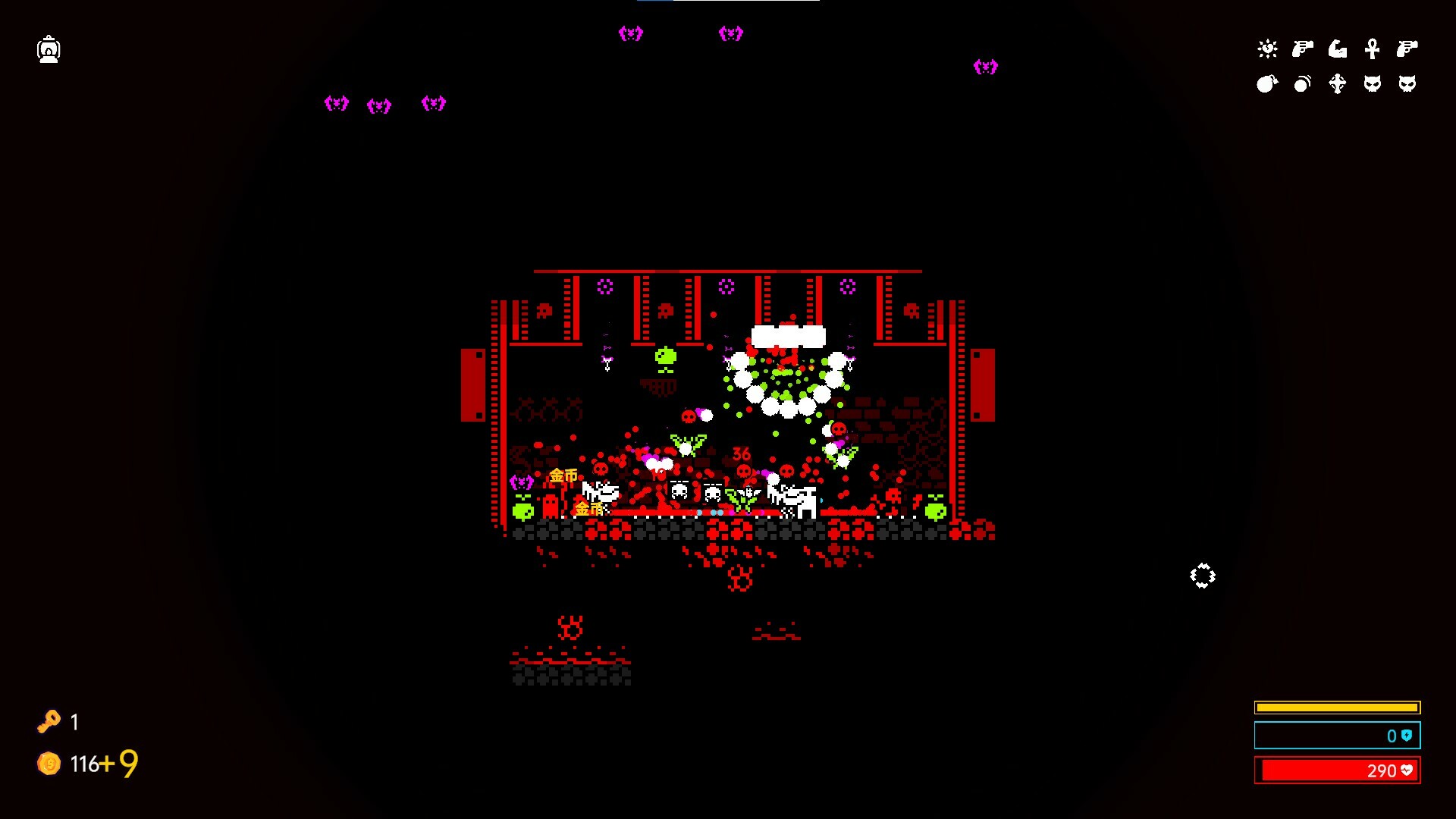Click the key inventory icon
Viewport: 1456px width, 819px height.
pyautogui.click(x=49, y=722)
